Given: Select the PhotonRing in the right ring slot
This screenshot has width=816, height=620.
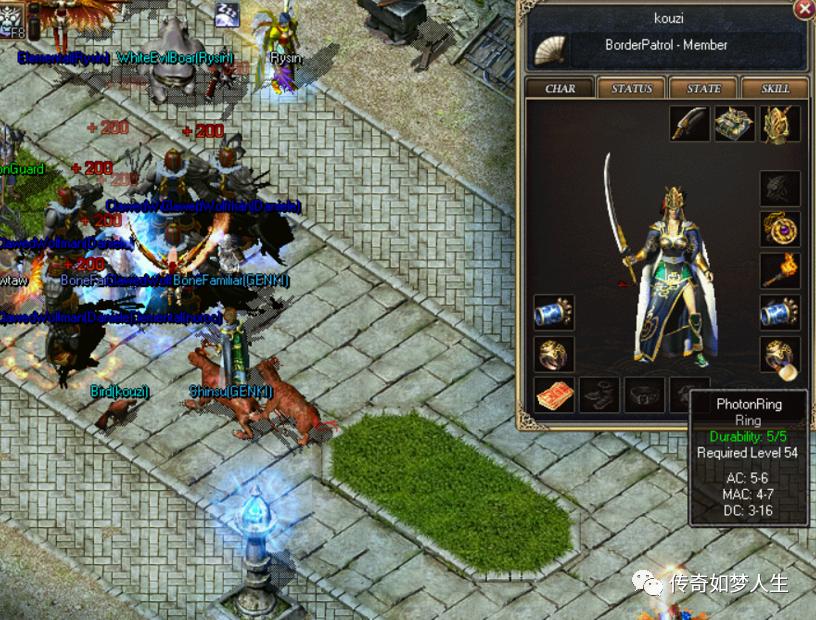Looking at the screenshot, I should coord(780,354).
